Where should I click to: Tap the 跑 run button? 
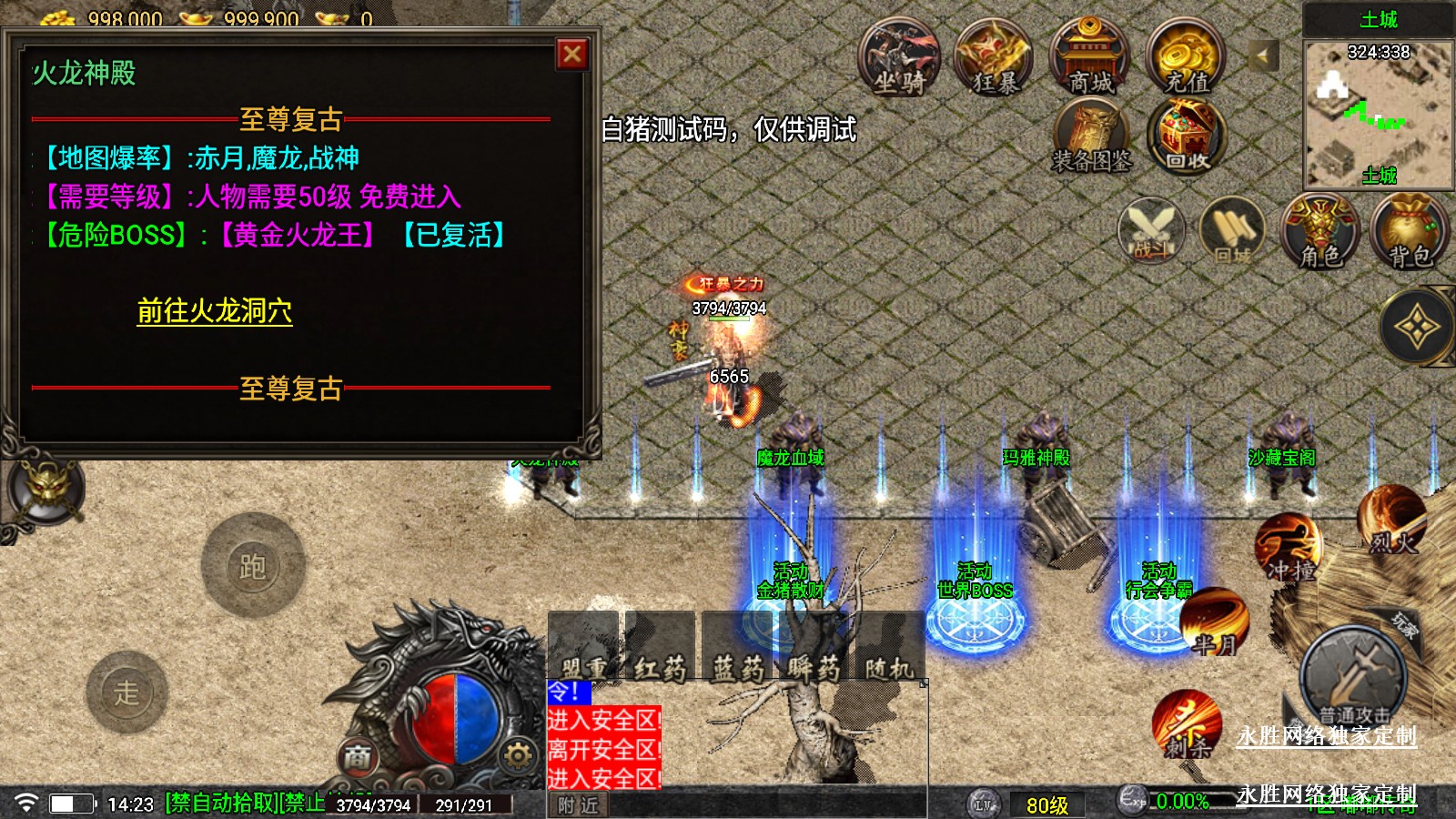(x=252, y=566)
